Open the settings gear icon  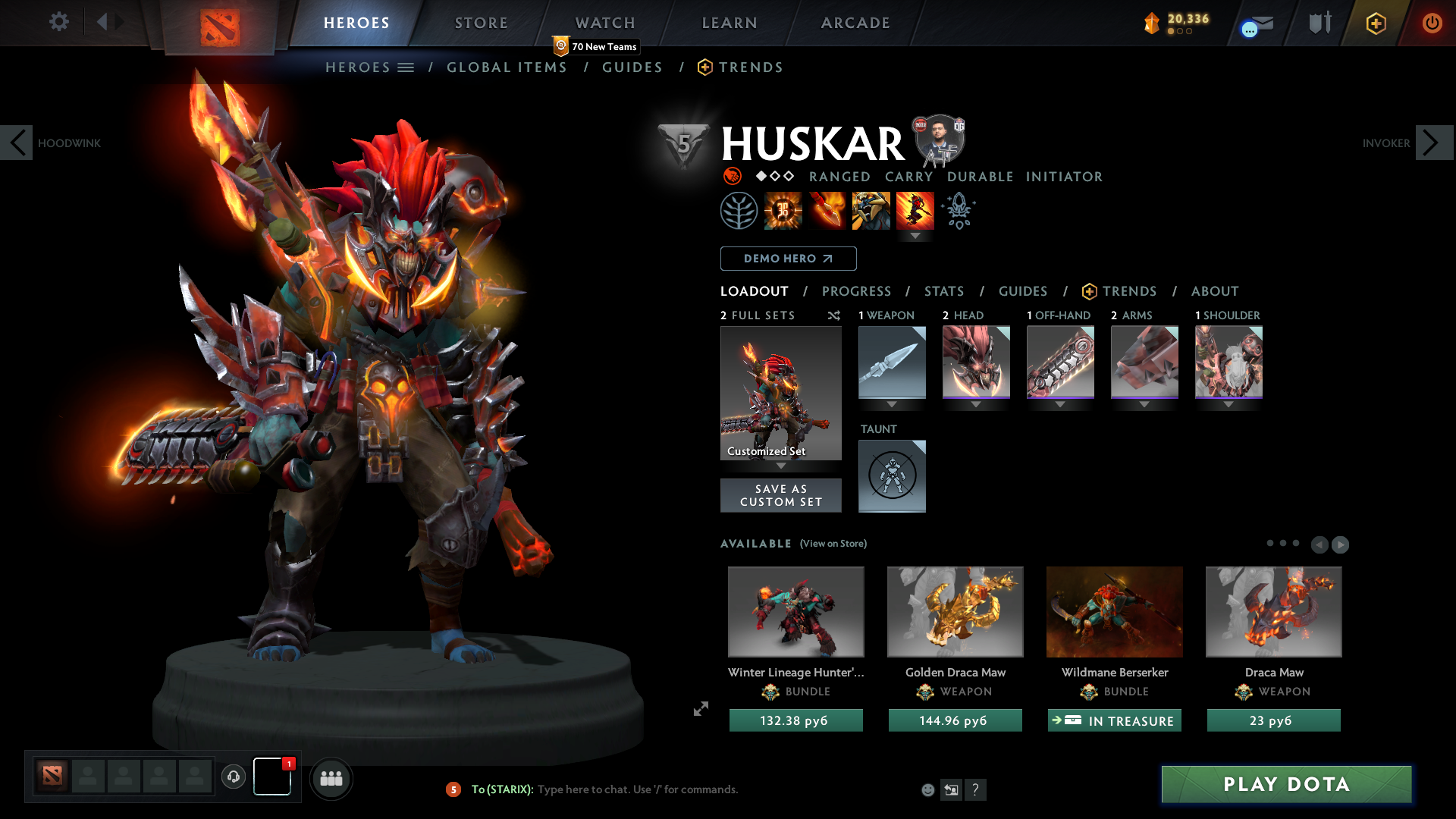click(x=58, y=22)
